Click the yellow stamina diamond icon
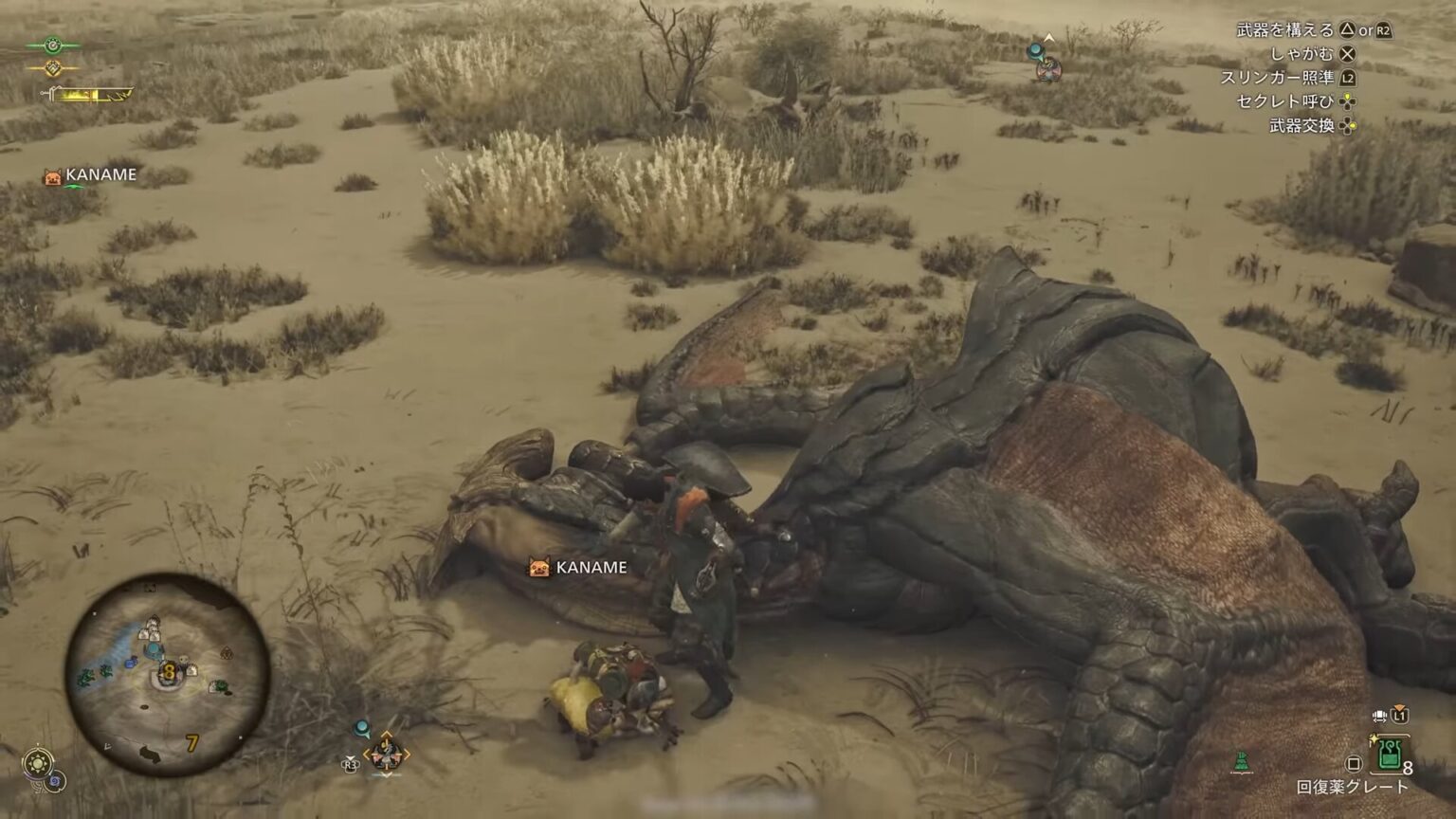The height and width of the screenshot is (819, 1456). click(x=53, y=68)
